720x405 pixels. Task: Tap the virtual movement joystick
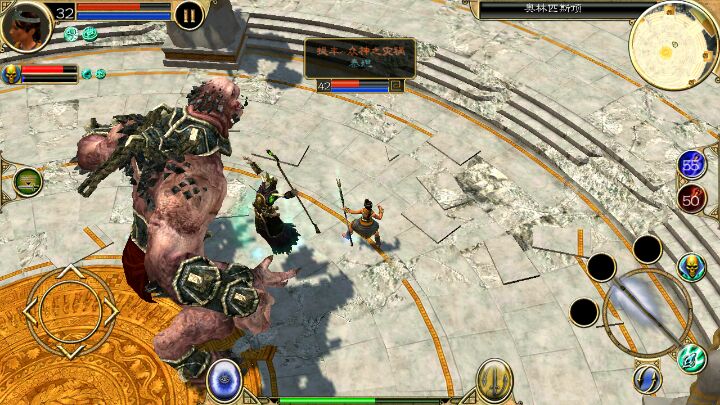click(x=68, y=311)
